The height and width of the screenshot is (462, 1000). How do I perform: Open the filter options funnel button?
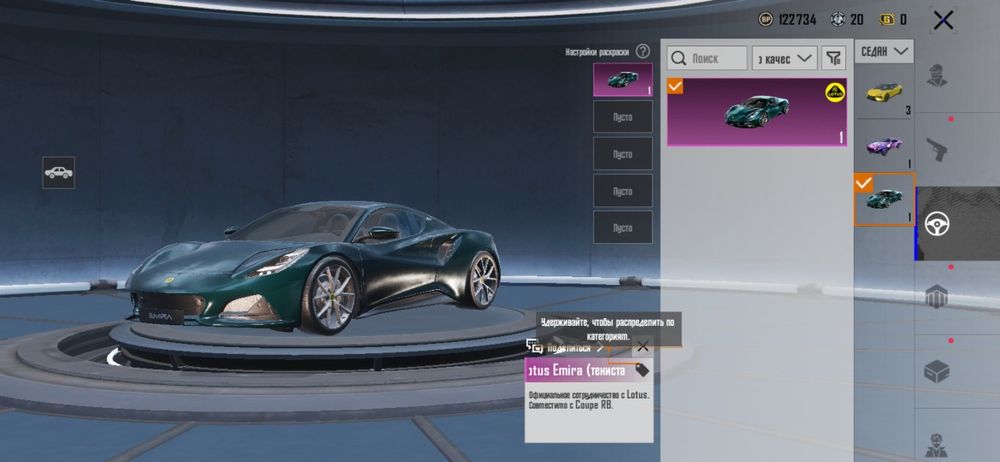click(x=833, y=58)
